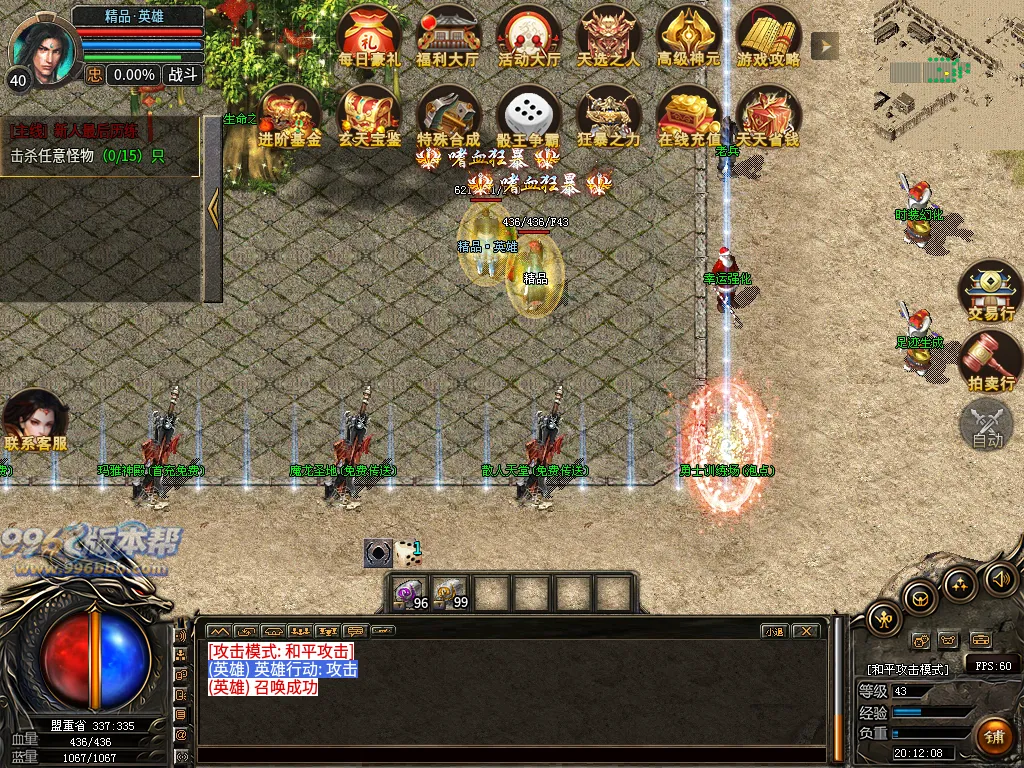The width and height of the screenshot is (1024, 768).
Task: Open the 进阶基金 advancement fund
Action: (x=289, y=115)
